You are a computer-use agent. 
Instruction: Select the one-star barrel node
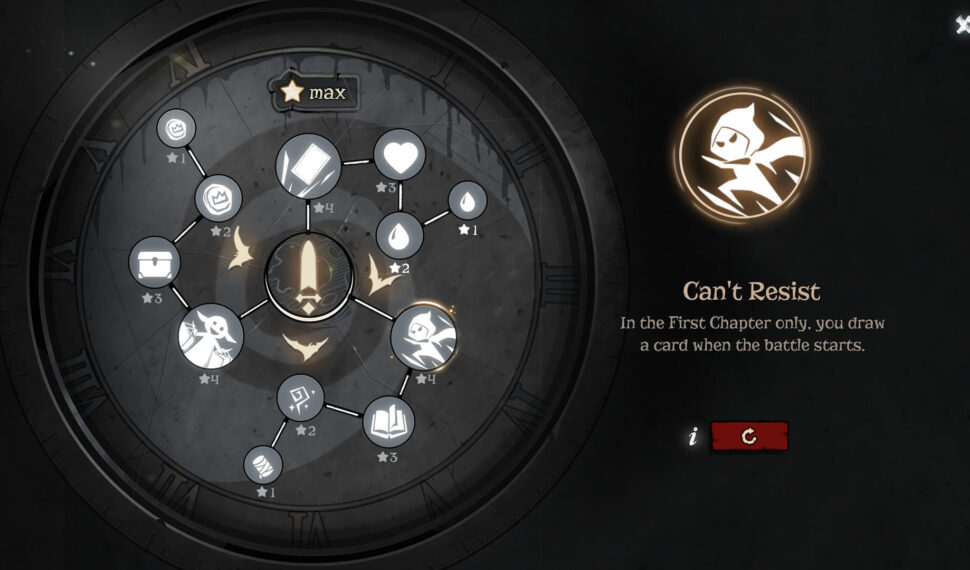click(x=263, y=464)
